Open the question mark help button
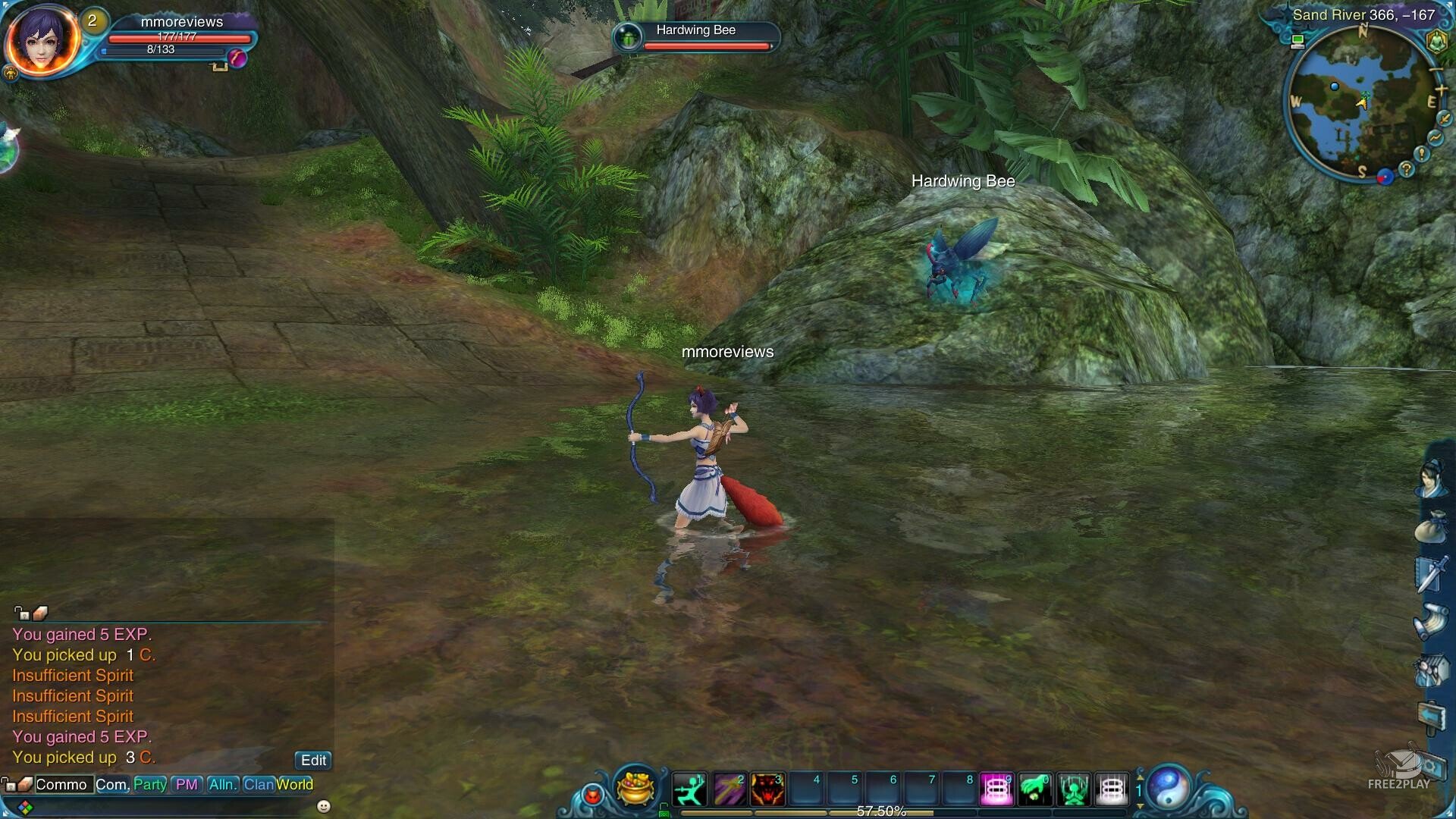This screenshot has width=1456, height=819. pyautogui.click(x=1407, y=169)
